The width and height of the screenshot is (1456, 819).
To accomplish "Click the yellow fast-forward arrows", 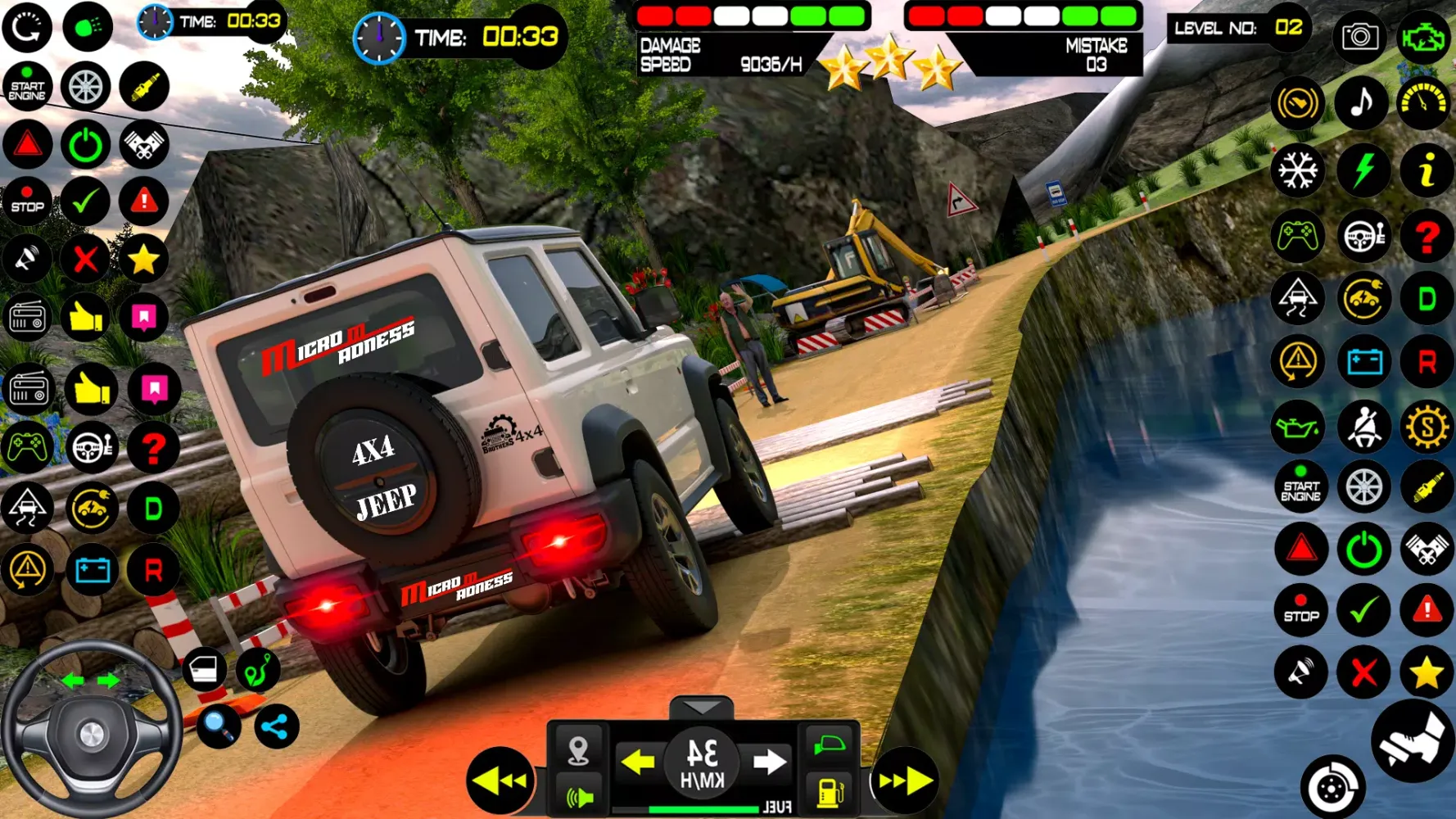I will tap(904, 781).
